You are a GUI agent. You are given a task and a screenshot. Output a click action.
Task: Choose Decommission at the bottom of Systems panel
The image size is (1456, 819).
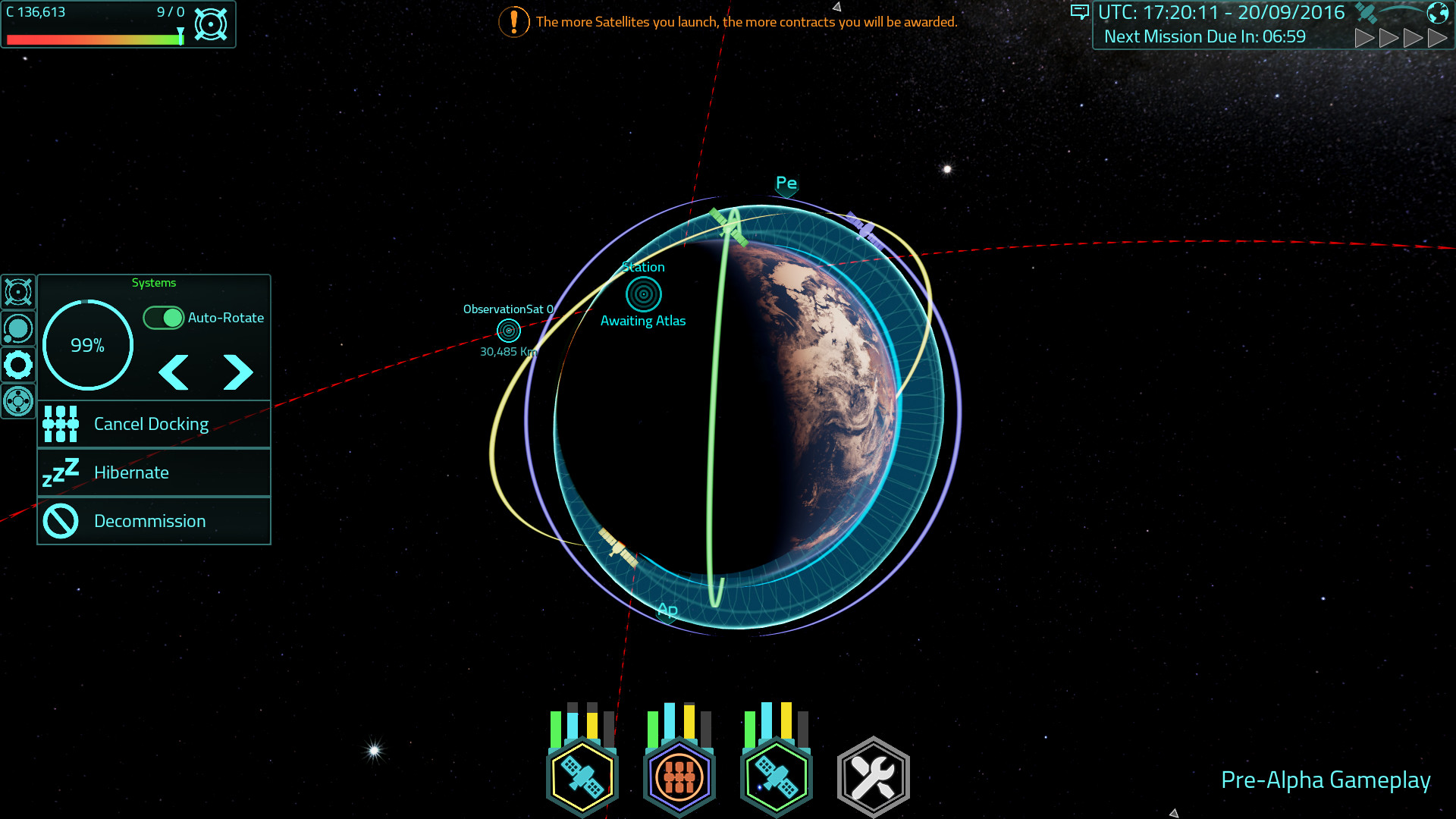point(149,520)
